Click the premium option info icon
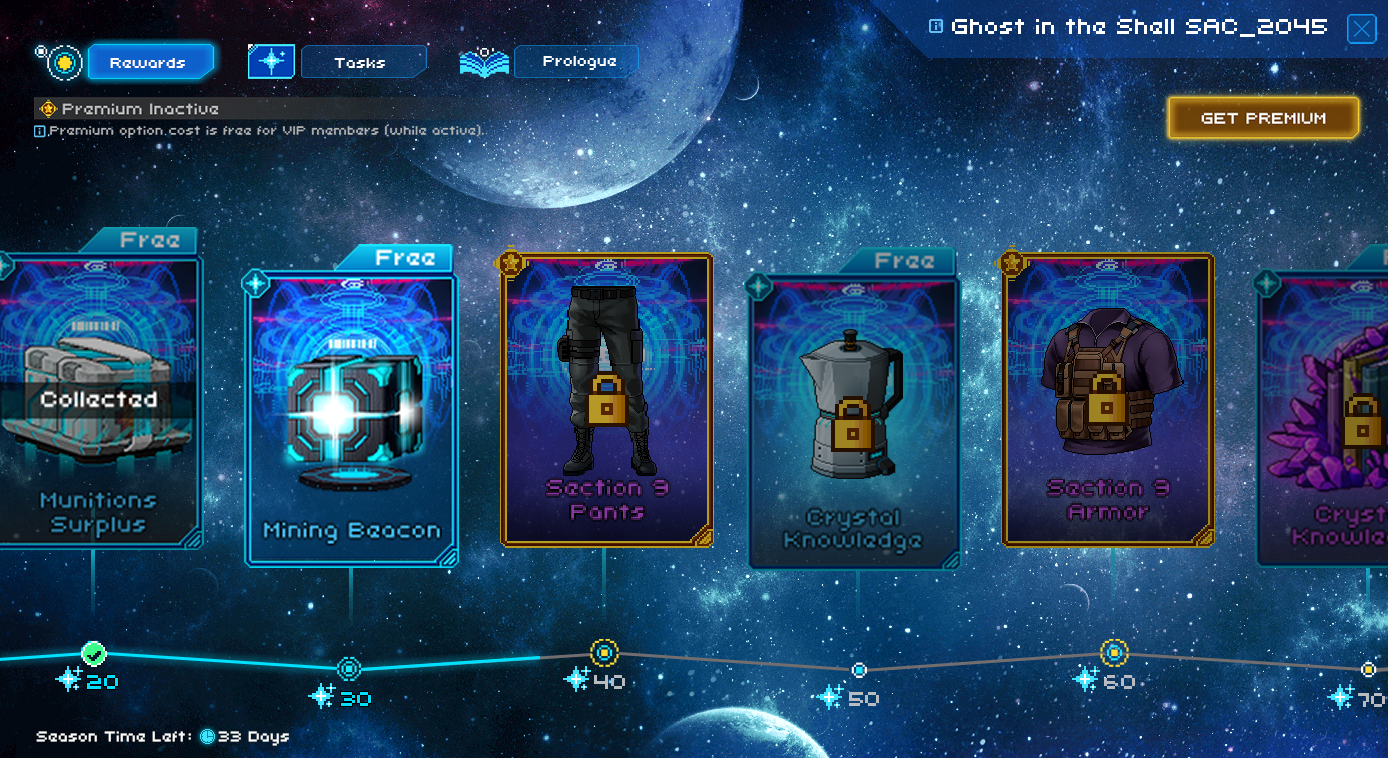 (x=40, y=131)
